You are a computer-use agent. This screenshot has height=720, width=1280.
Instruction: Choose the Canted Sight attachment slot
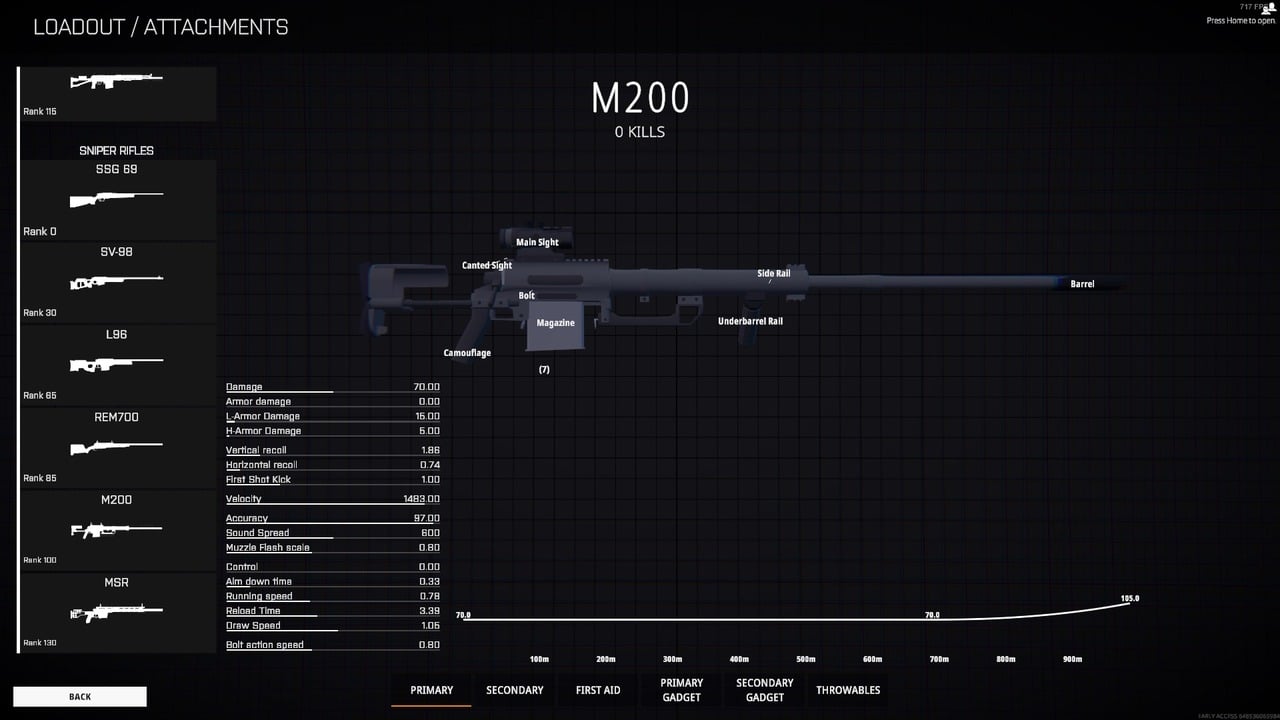tap(487, 266)
